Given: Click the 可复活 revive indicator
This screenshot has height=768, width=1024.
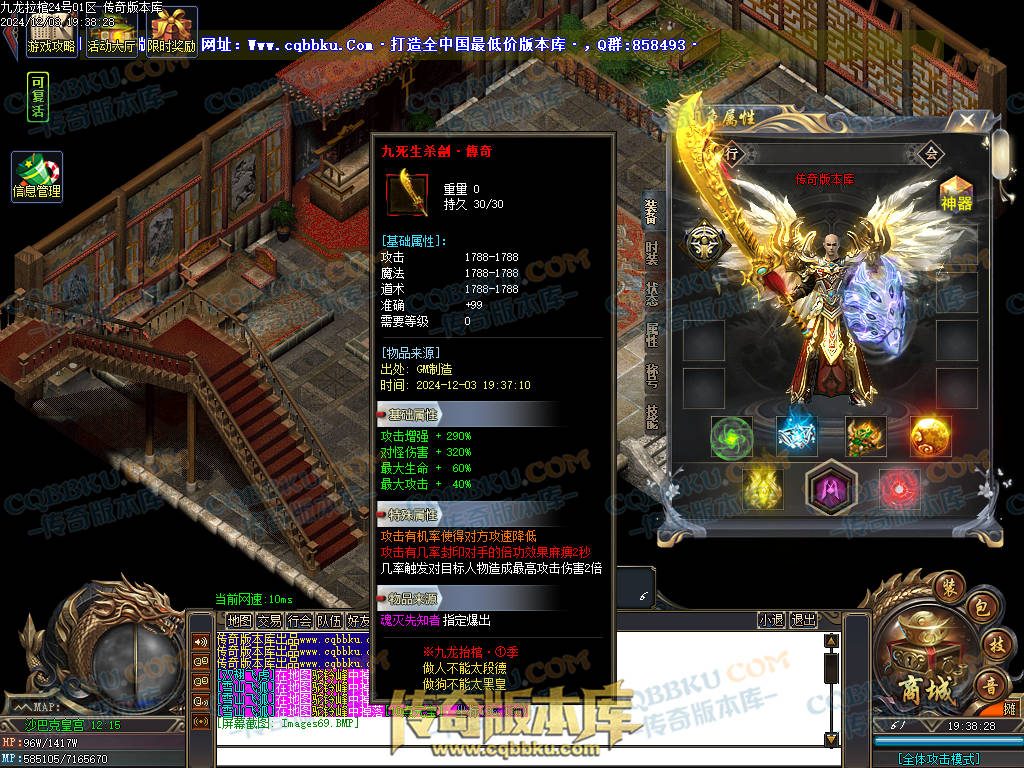Looking at the screenshot, I should click(x=38, y=97).
